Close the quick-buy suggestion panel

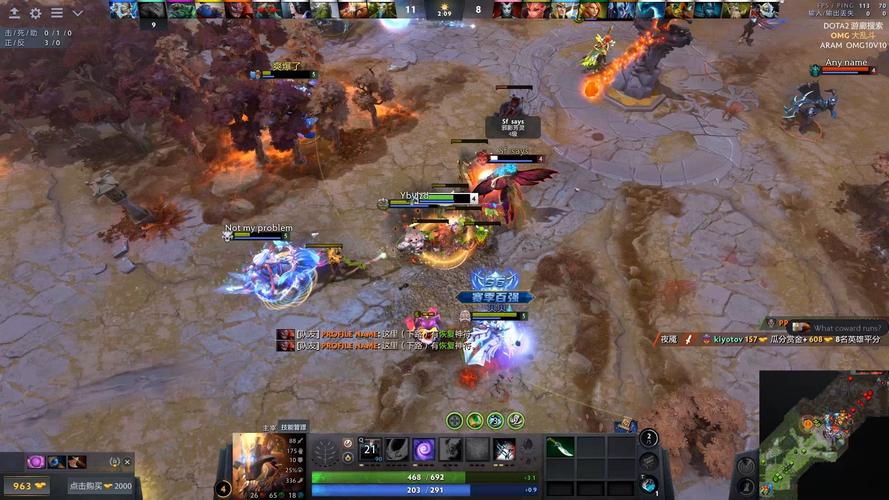[127, 462]
